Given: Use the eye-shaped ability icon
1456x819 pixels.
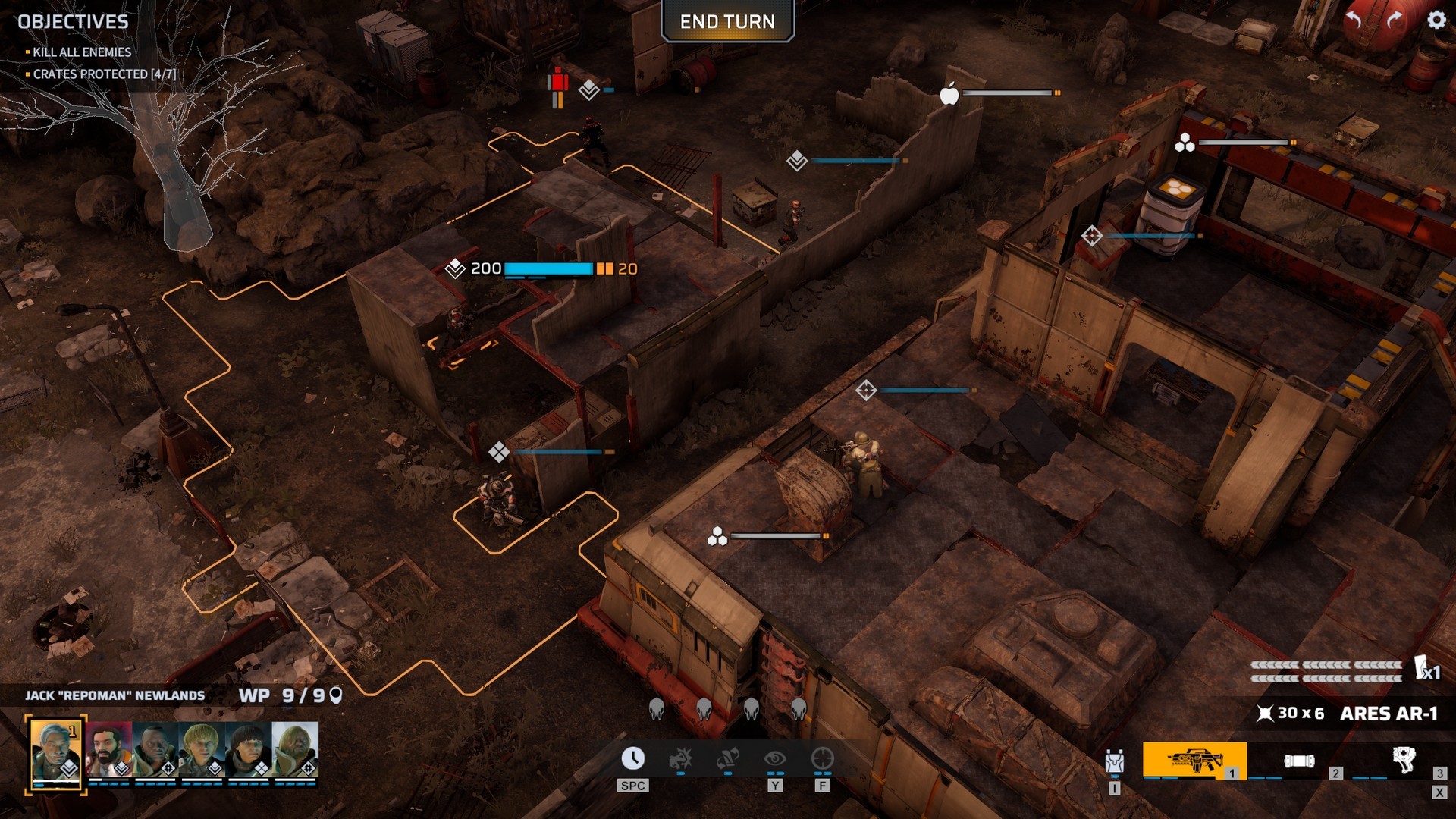Looking at the screenshot, I should click(x=774, y=758).
